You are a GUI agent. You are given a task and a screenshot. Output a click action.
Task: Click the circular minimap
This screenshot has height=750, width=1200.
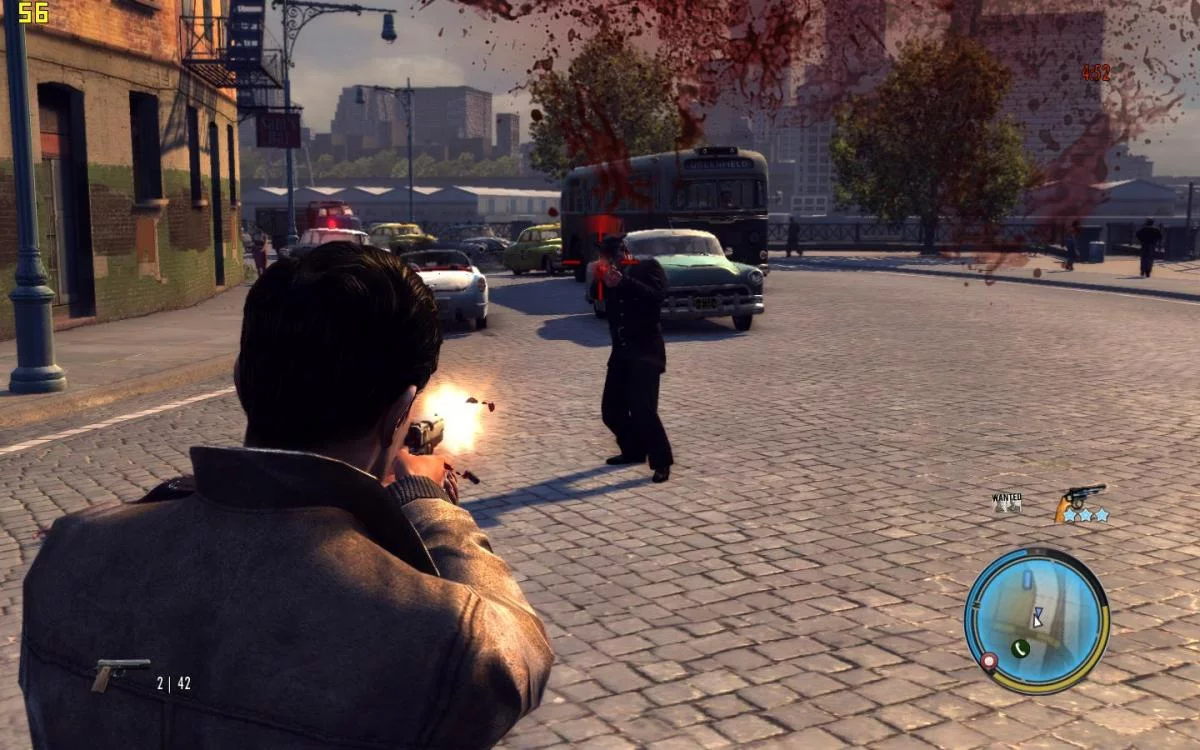(x=1037, y=620)
